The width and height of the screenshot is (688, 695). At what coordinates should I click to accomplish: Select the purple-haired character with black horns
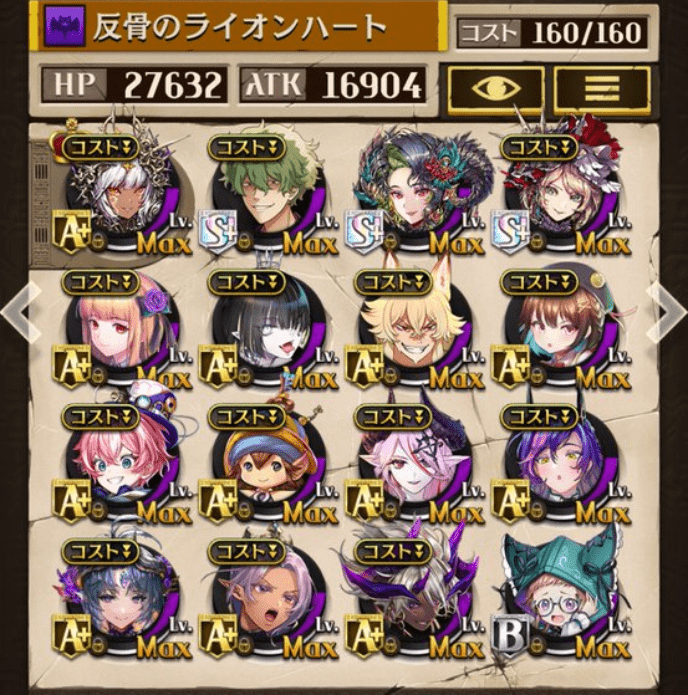pyautogui.click(x=558, y=468)
